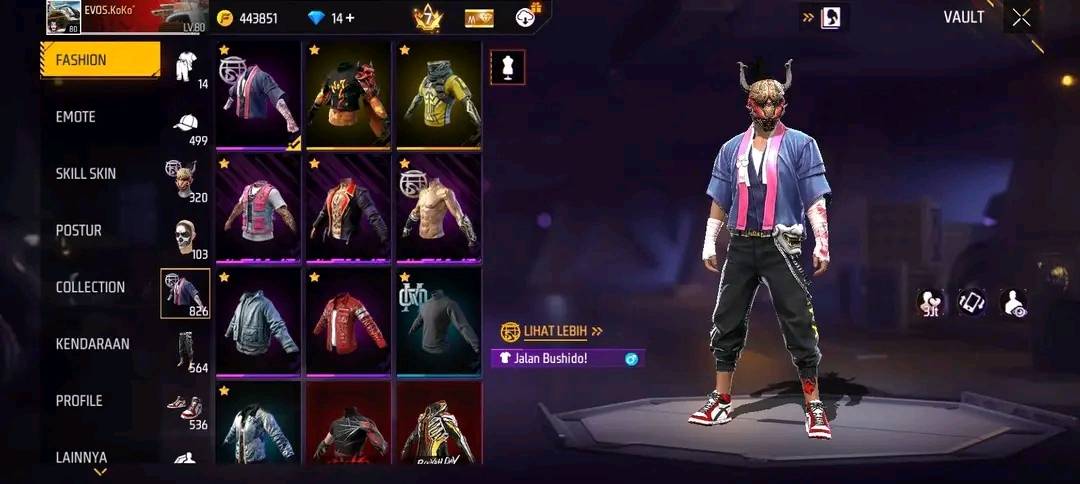Select the blue kimono jacket with pink scarf

click(x=258, y=95)
